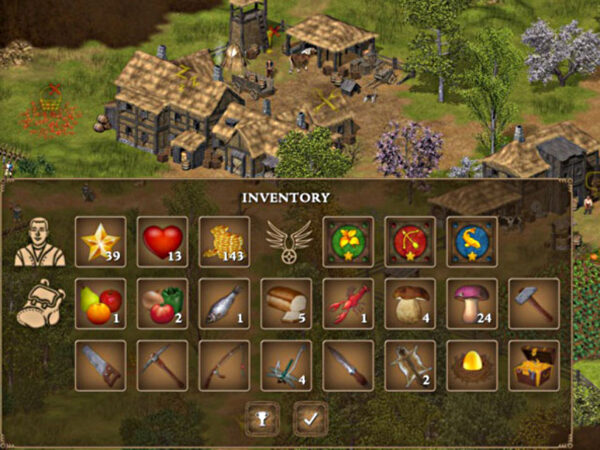The width and height of the screenshot is (600, 450).
Task: Pick the fish item slot
Action: point(224,303)
